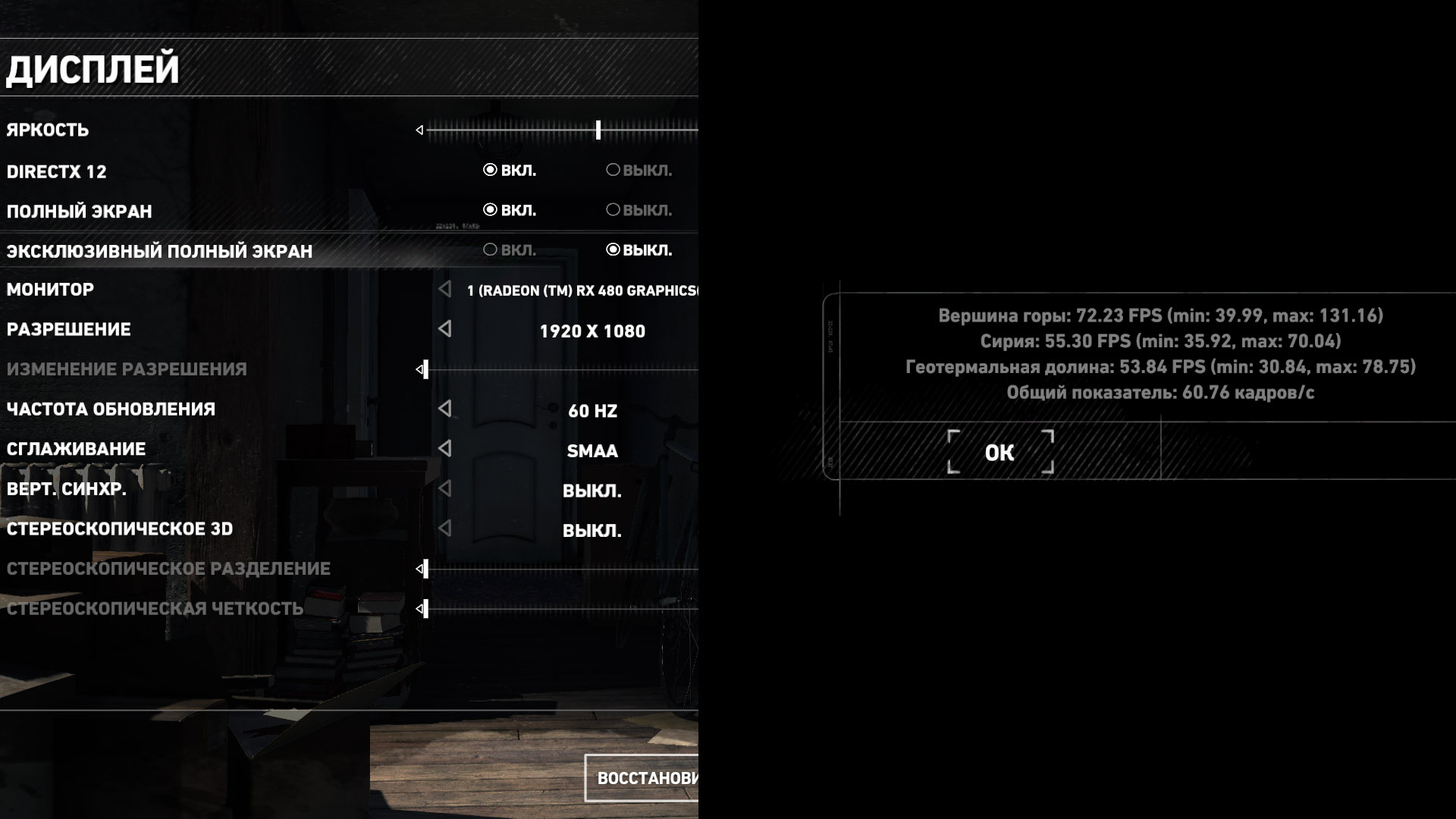Toggle Стереоскопическое 3D via left arrow
The height and width of the screenshot is (819, 1456).
pos(445,528)
